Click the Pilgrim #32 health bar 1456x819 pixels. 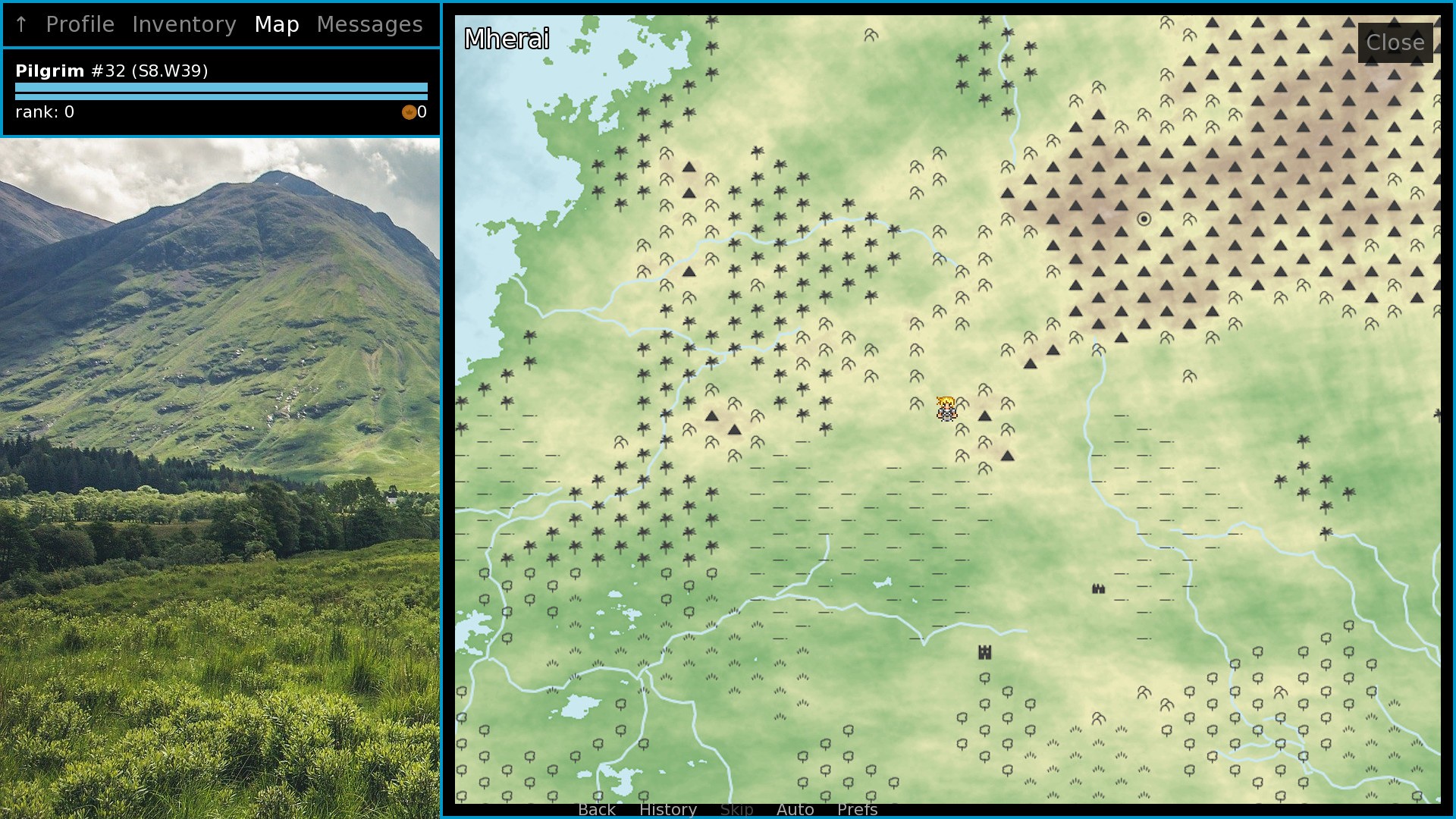pyautogui.click(x=220, y=86)
